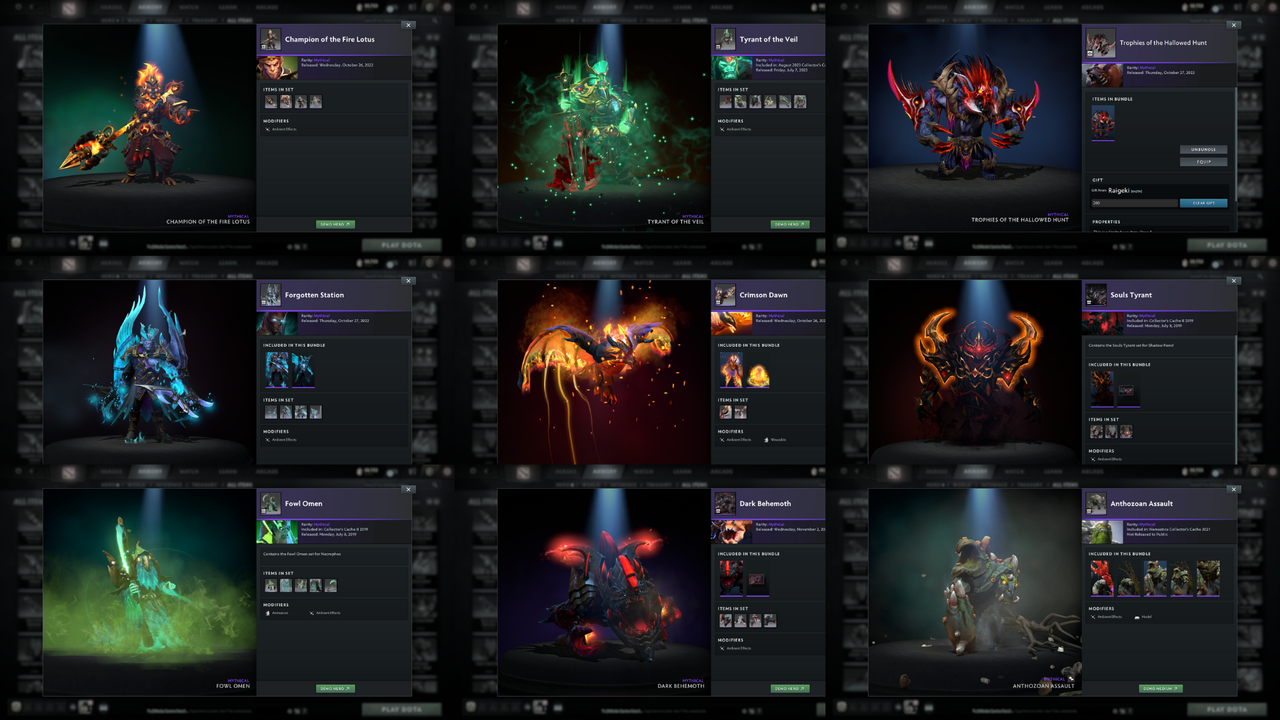Select the first item icon in Champion of the Fire Lotus set

point(271,101)
